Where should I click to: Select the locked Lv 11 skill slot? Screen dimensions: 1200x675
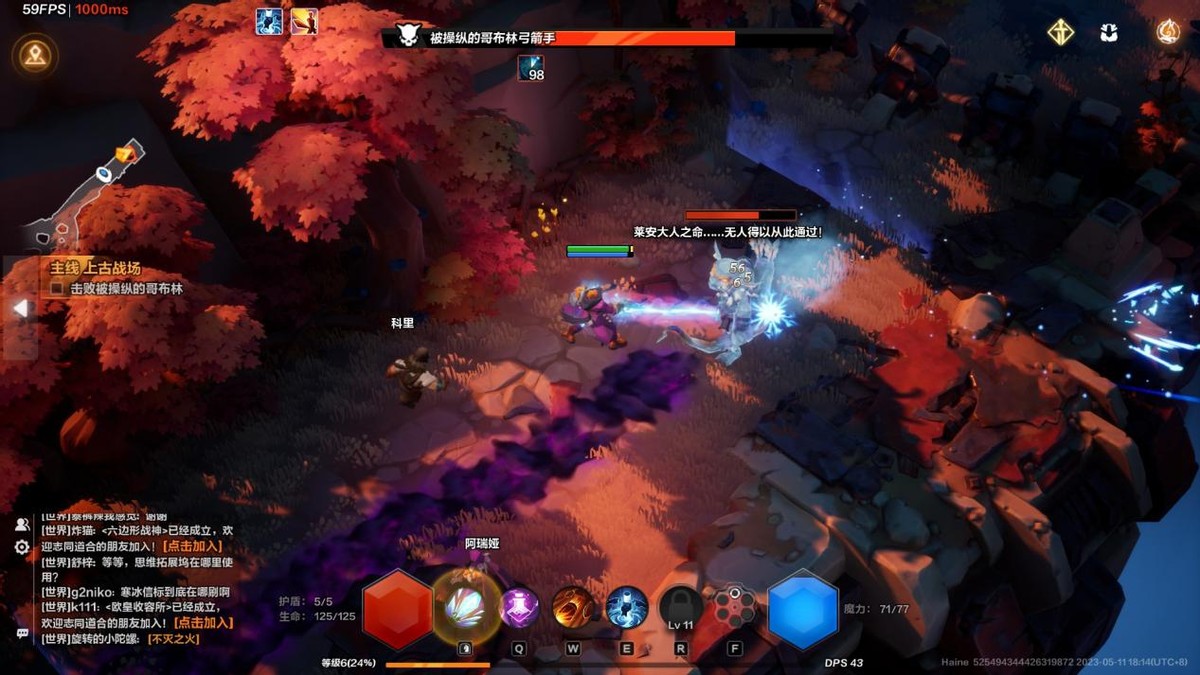pos(681,607)
